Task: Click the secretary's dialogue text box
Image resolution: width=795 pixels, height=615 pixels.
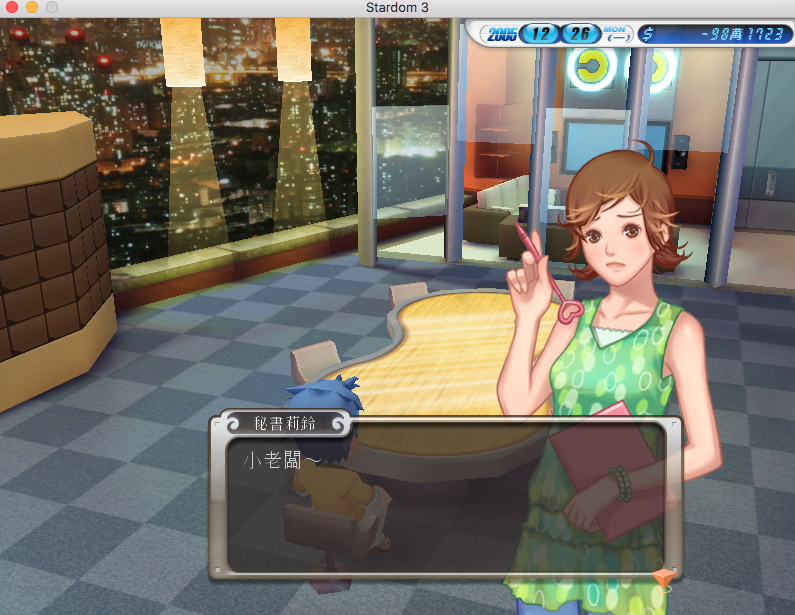Action: coord(440,500)
